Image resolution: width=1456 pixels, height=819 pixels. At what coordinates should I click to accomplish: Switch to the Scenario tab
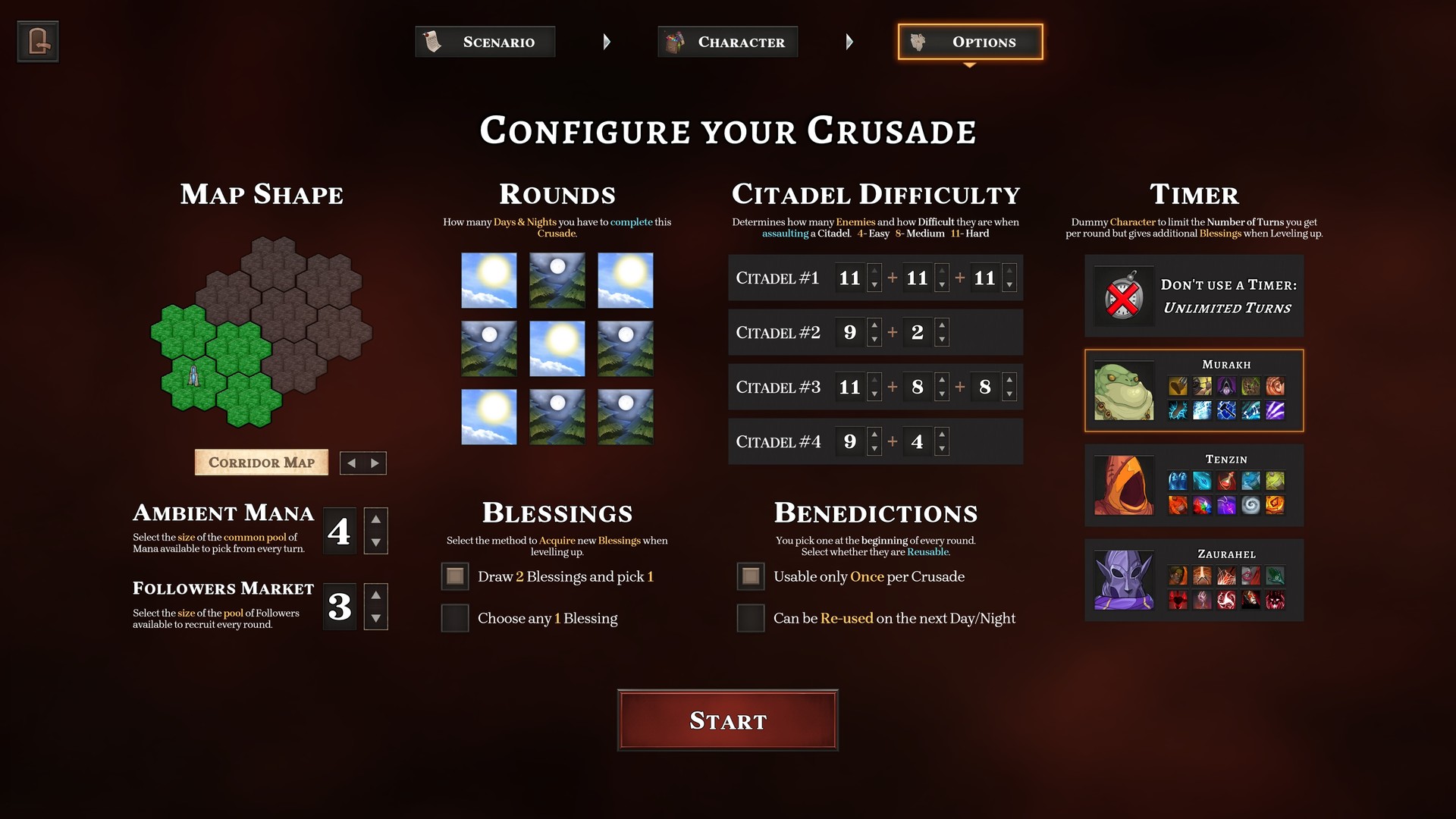485,42
